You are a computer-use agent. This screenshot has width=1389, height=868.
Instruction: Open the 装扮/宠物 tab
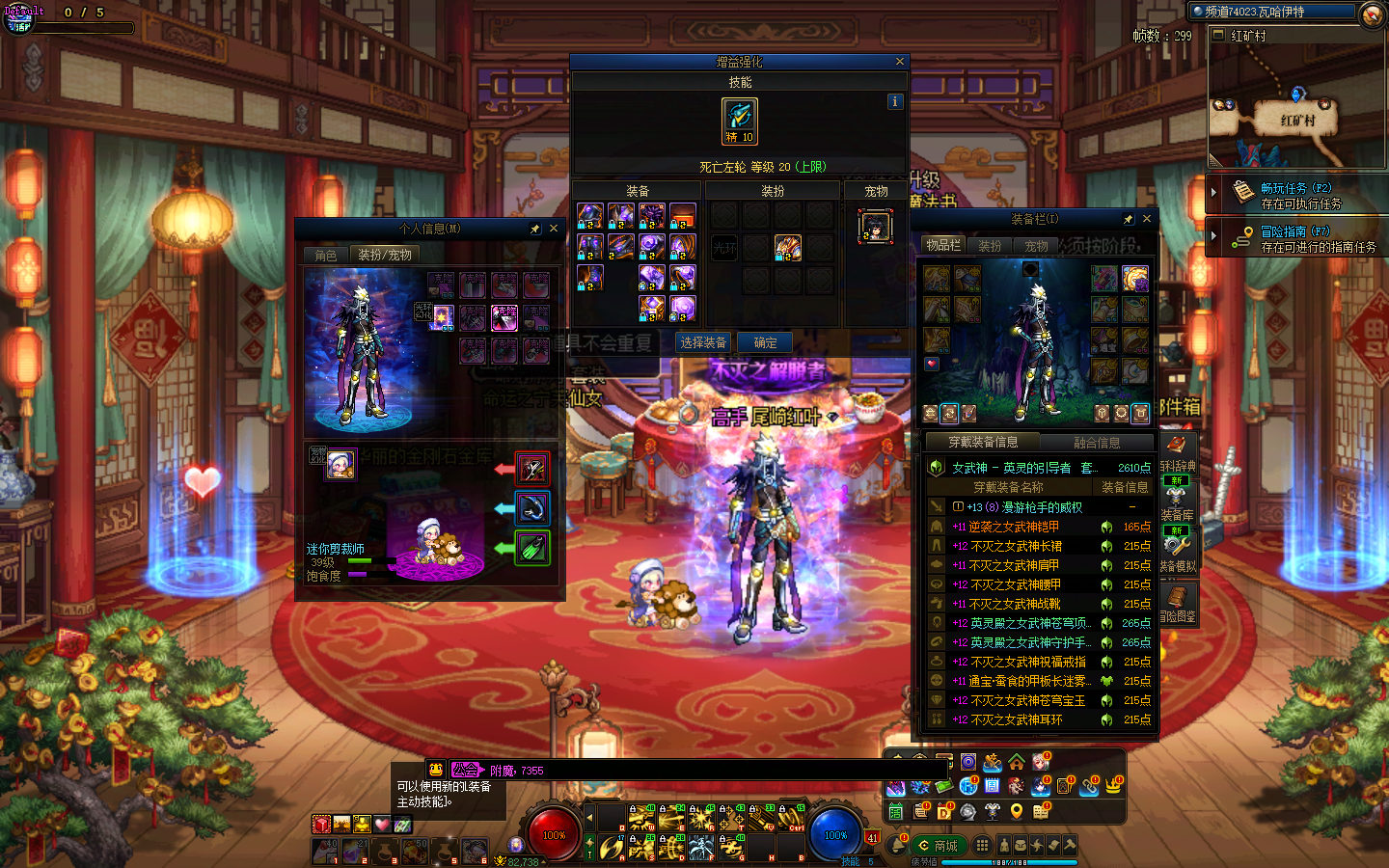point(385,255)
